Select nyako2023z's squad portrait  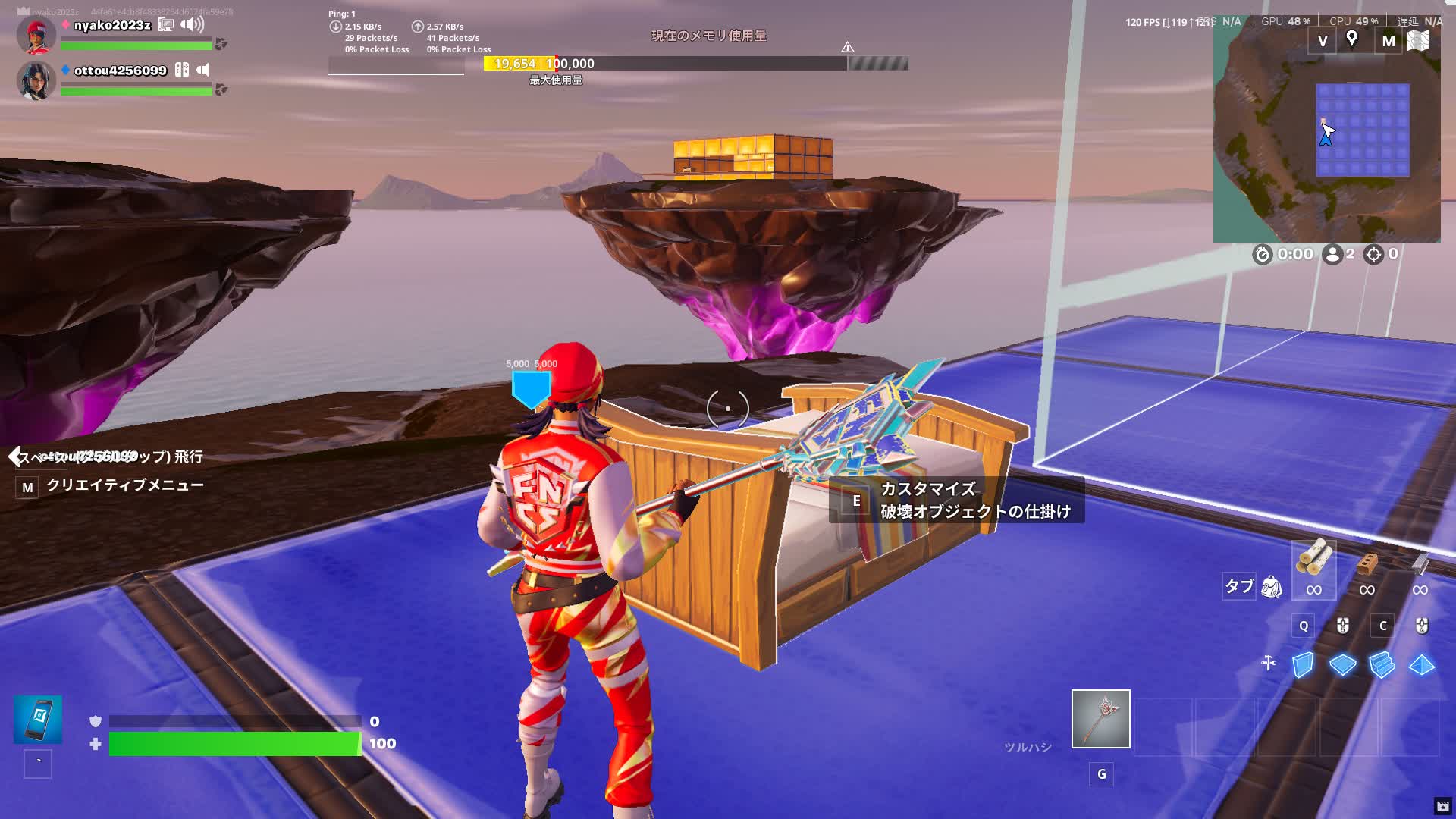36,35
